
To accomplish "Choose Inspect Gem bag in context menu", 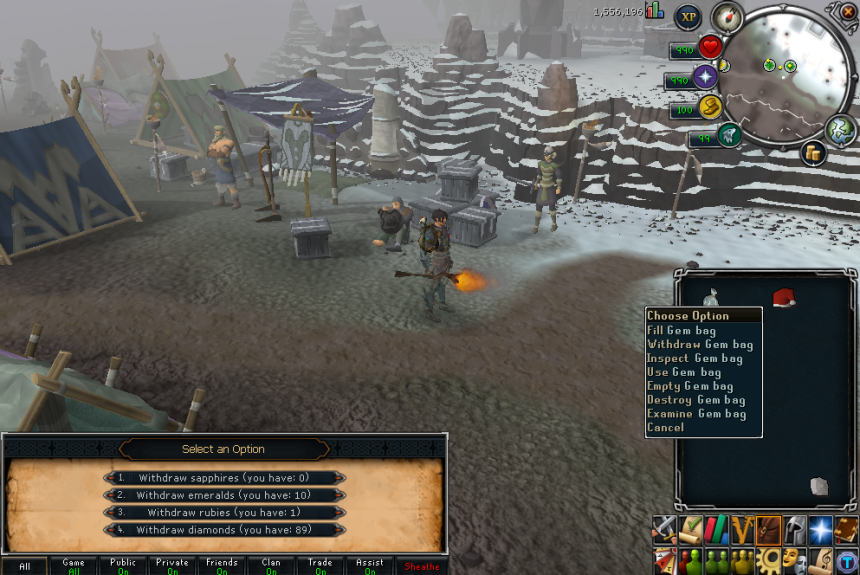I will [x=694, y=358].
